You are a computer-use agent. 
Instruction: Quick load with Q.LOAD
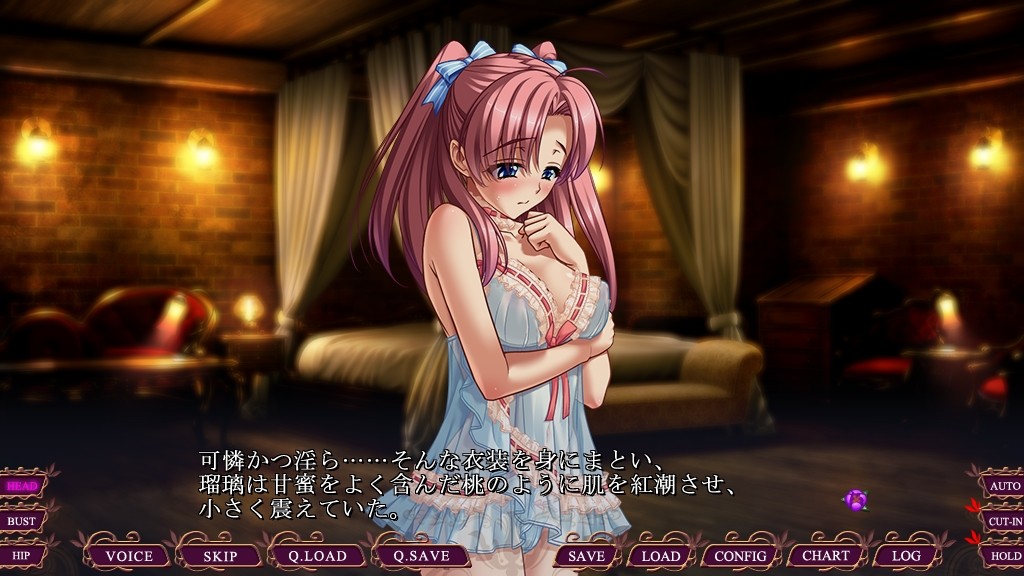pos(318,556)
